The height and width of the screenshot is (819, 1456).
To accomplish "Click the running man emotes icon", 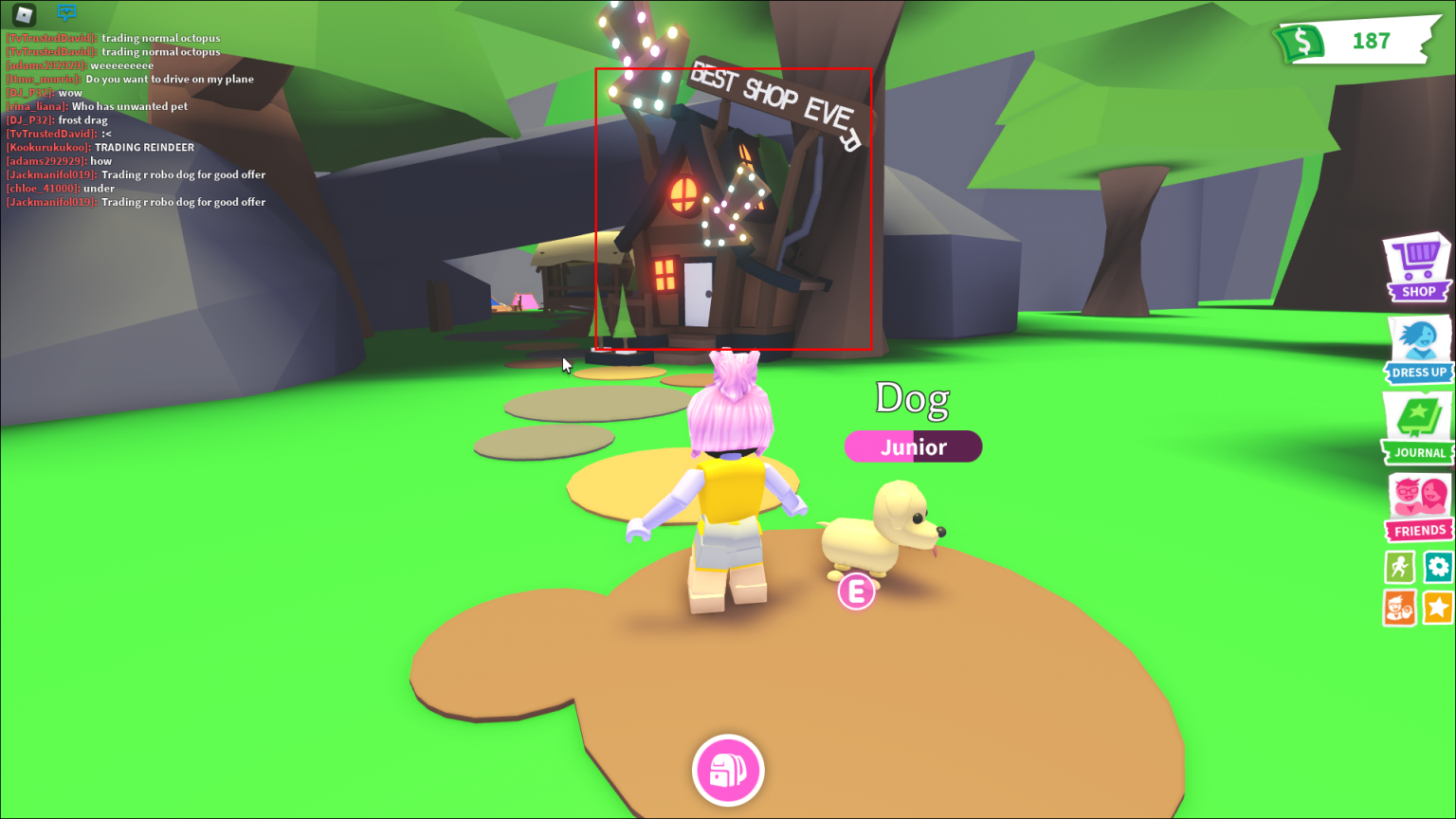I will (1397, 566).
